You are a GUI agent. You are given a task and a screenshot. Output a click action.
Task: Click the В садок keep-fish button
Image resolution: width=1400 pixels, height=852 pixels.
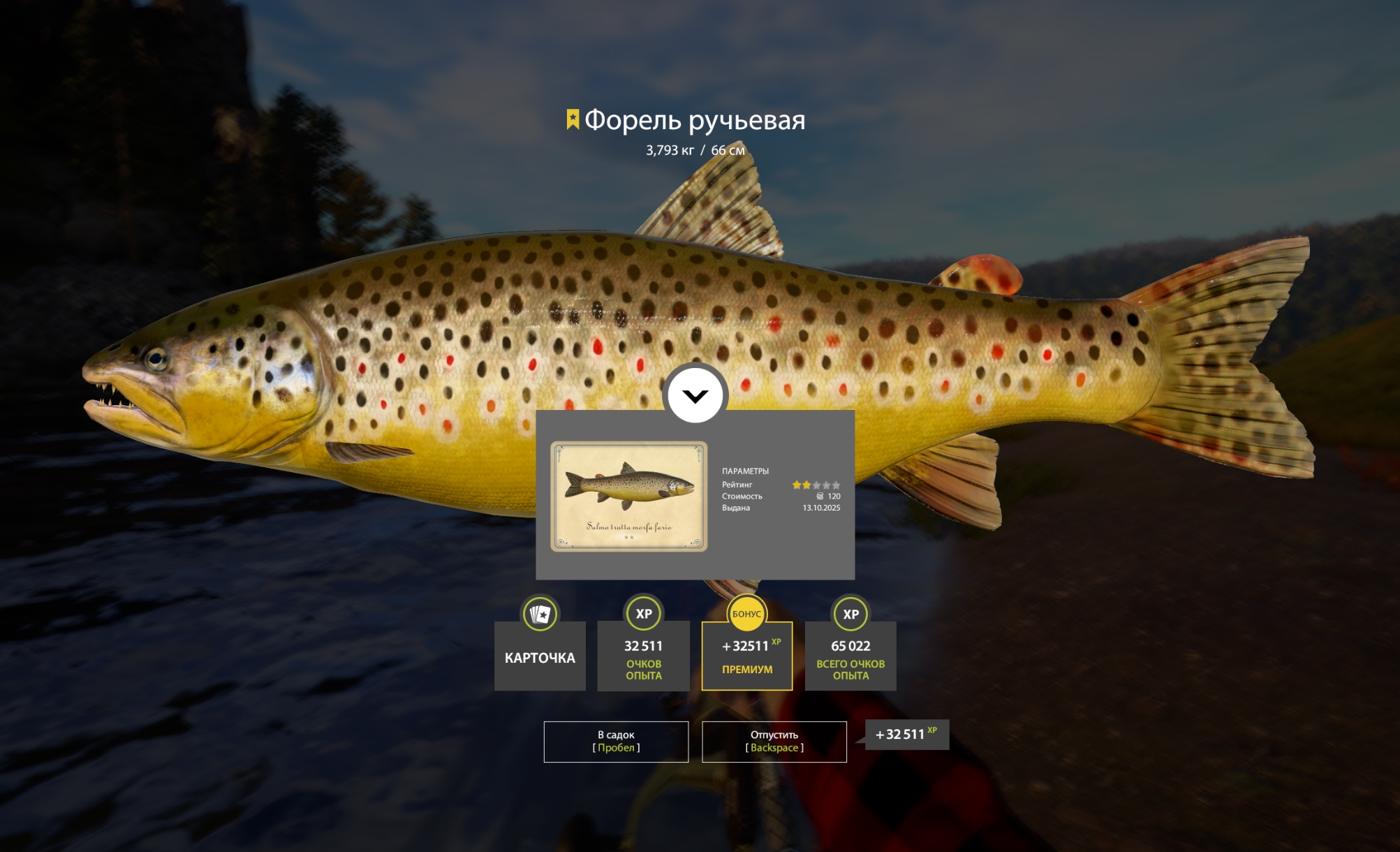[616, 741]
